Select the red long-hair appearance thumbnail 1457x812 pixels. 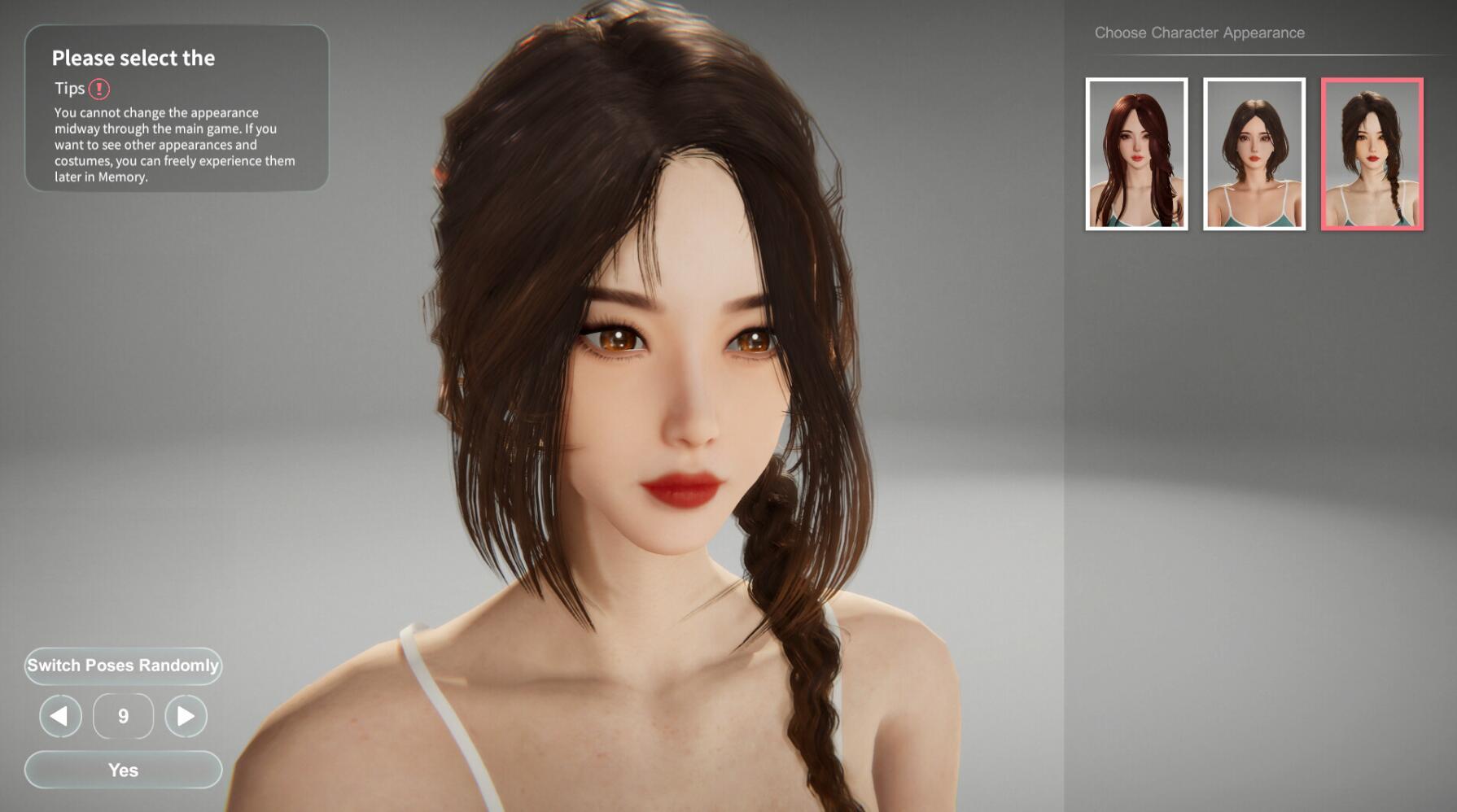coord(1136,156)
